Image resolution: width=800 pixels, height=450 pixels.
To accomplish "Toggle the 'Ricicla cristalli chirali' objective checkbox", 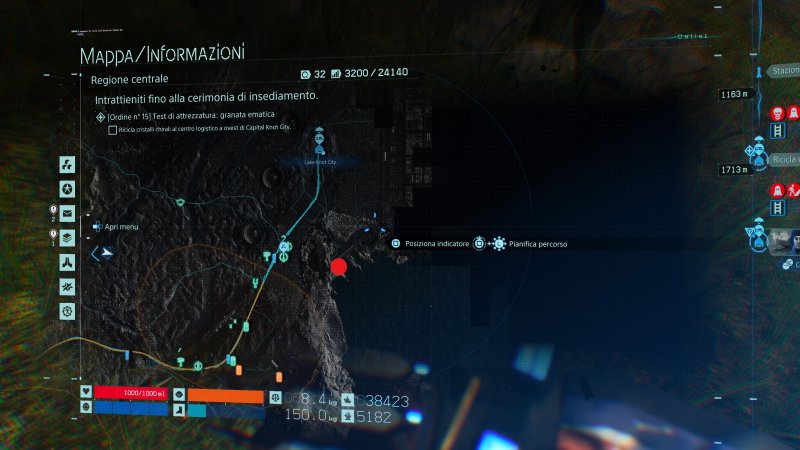I will (x=111, y=130).
